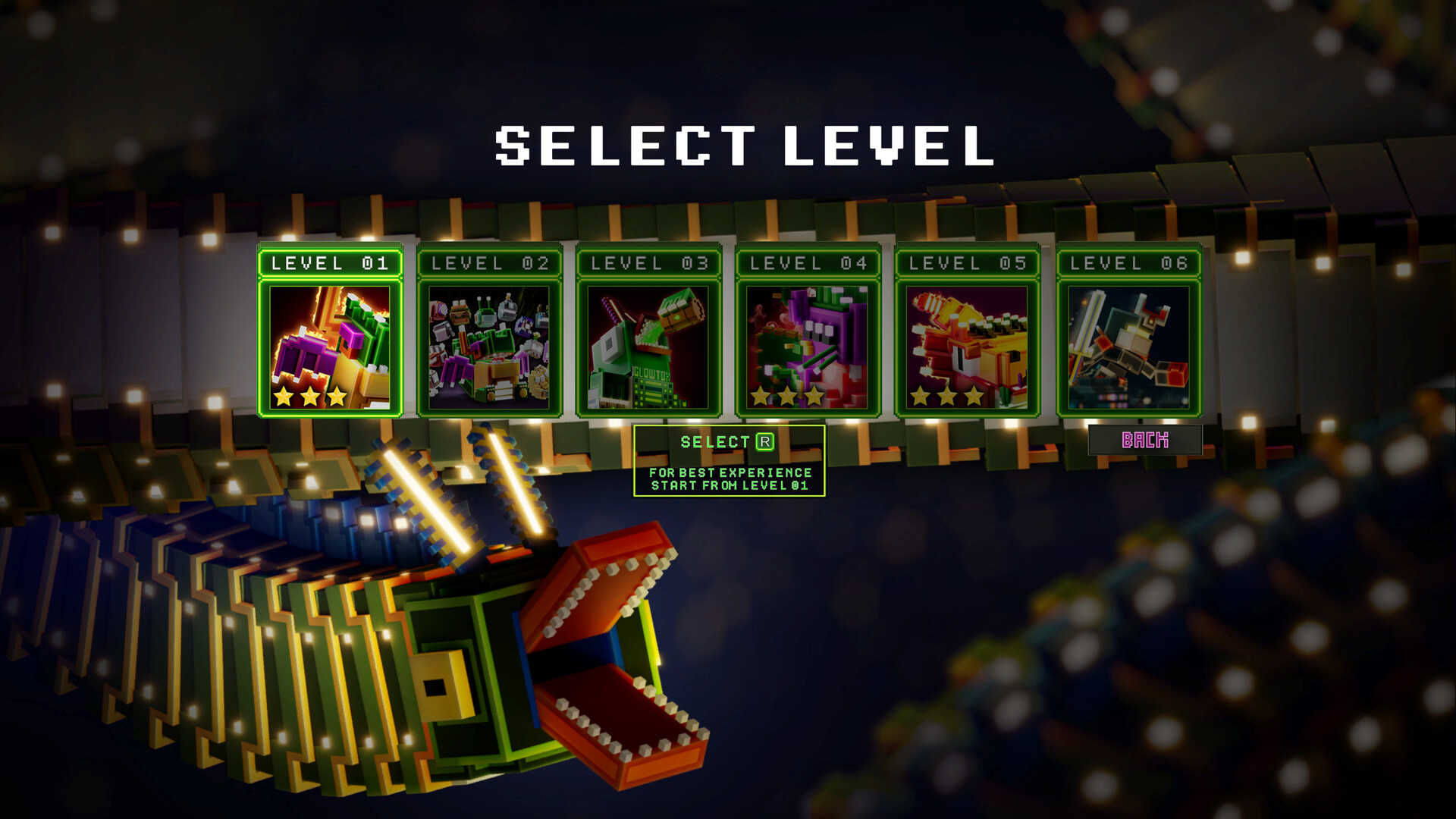Screen dimensions: 1456x819
Task: Click the Level 01 title banner
Action: click(331, 263)
